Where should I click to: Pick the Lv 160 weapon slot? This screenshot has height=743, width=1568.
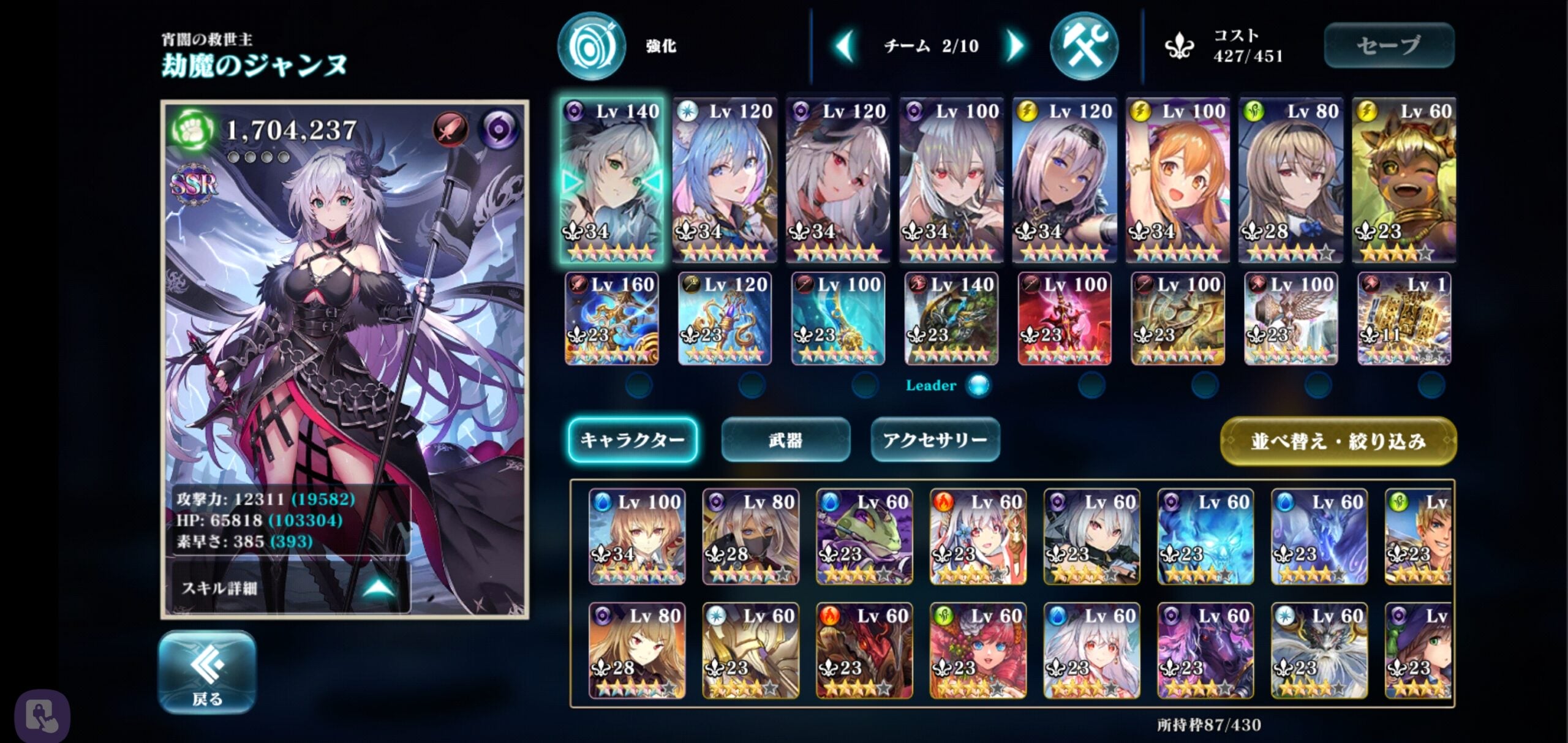point(611,319)
